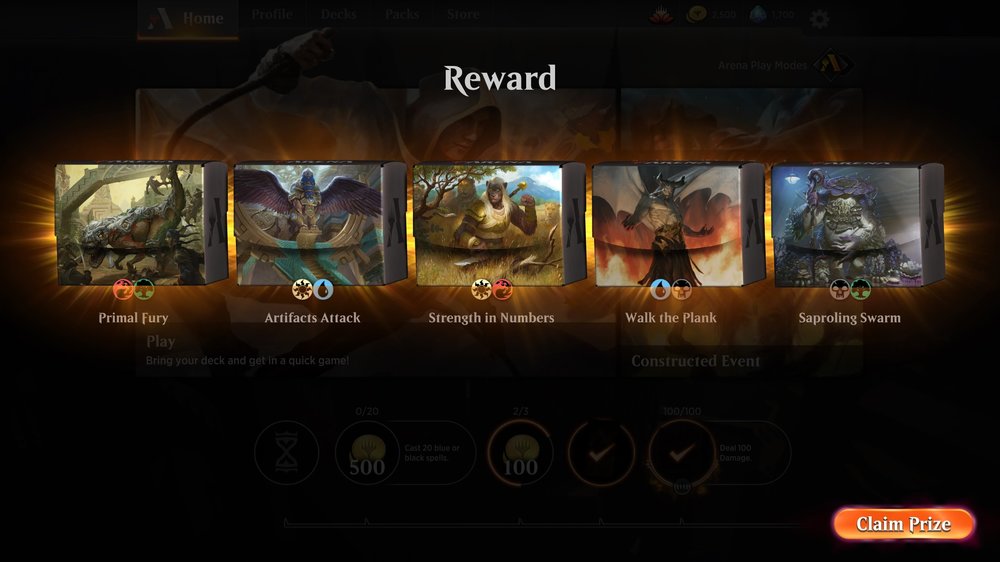Screen dimensions: 1000x562
Task: Go to the Decks tab
Action: click(x=338, y=15)
